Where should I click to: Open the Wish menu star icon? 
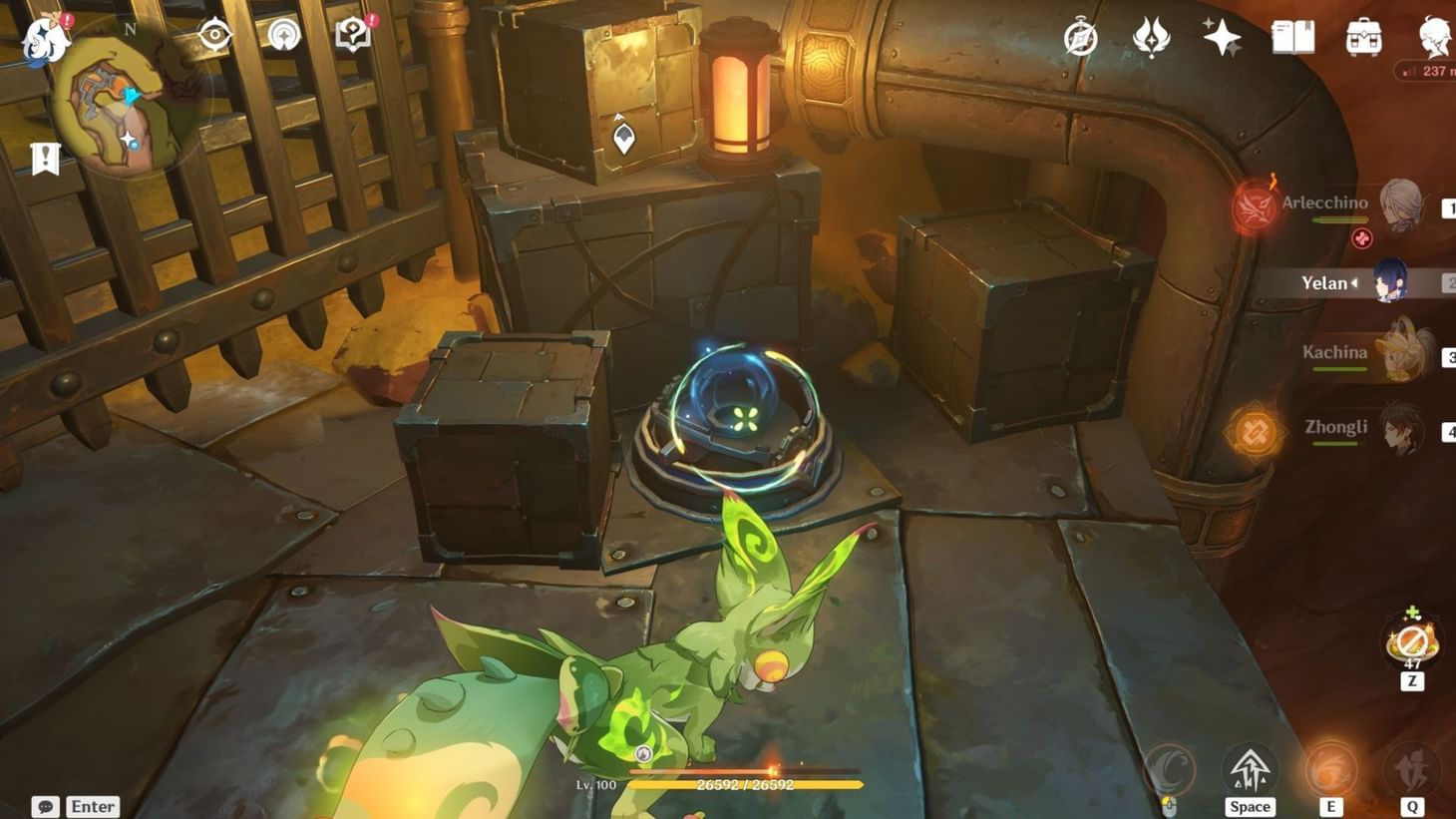(1224, 38)
